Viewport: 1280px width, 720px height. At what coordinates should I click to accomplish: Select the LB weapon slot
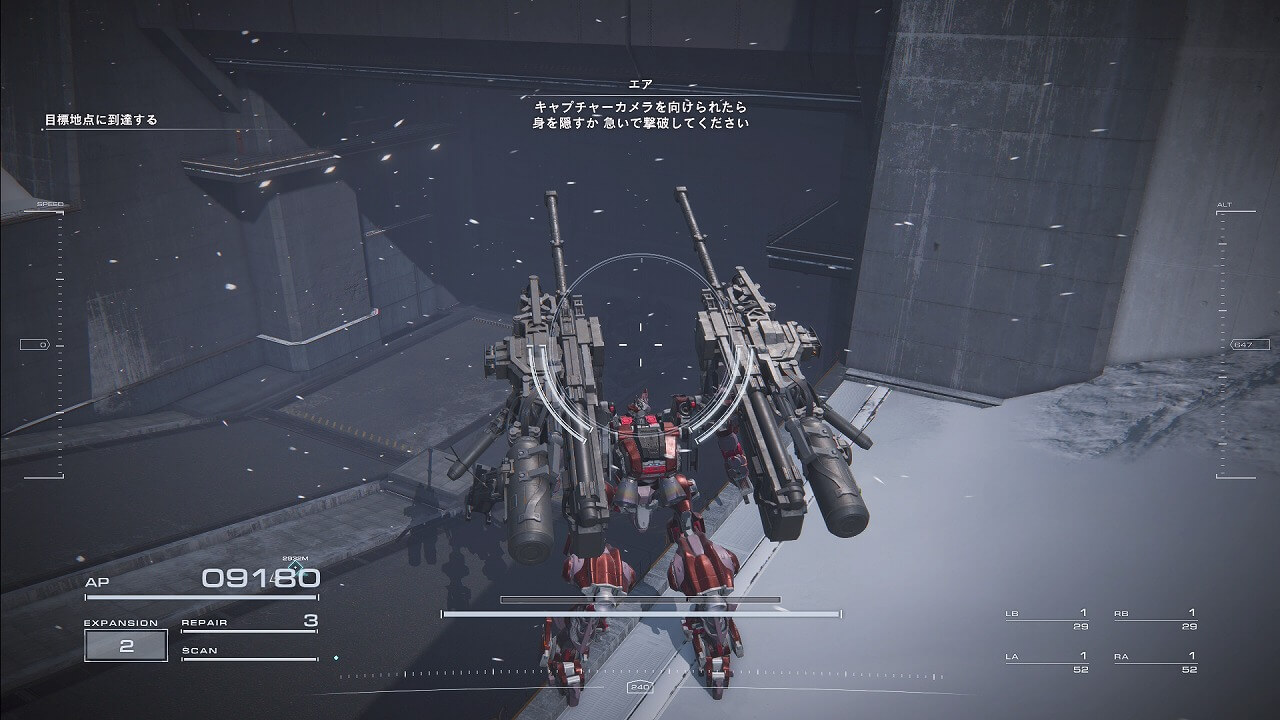point(1047,619)
